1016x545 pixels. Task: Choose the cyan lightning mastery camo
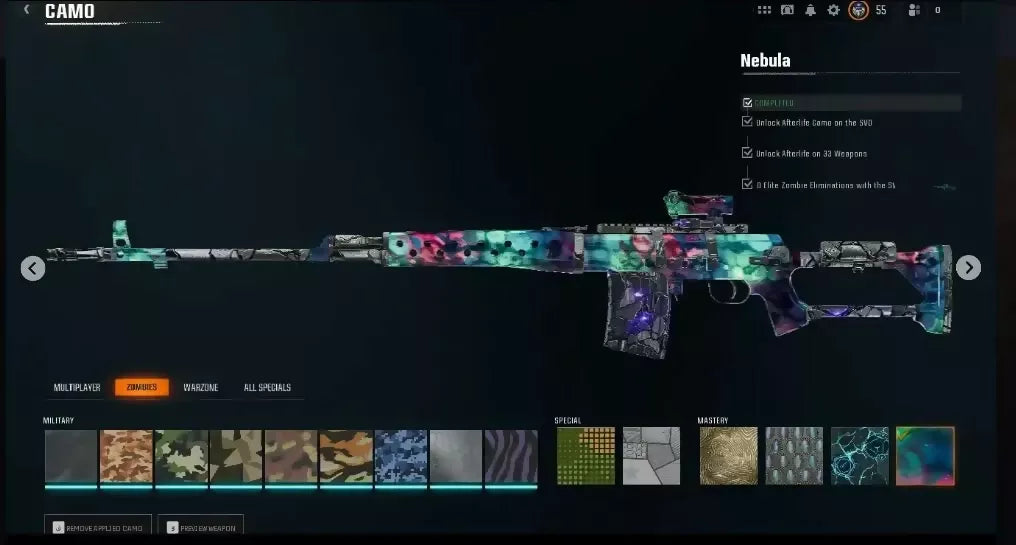tap(859, 456)
